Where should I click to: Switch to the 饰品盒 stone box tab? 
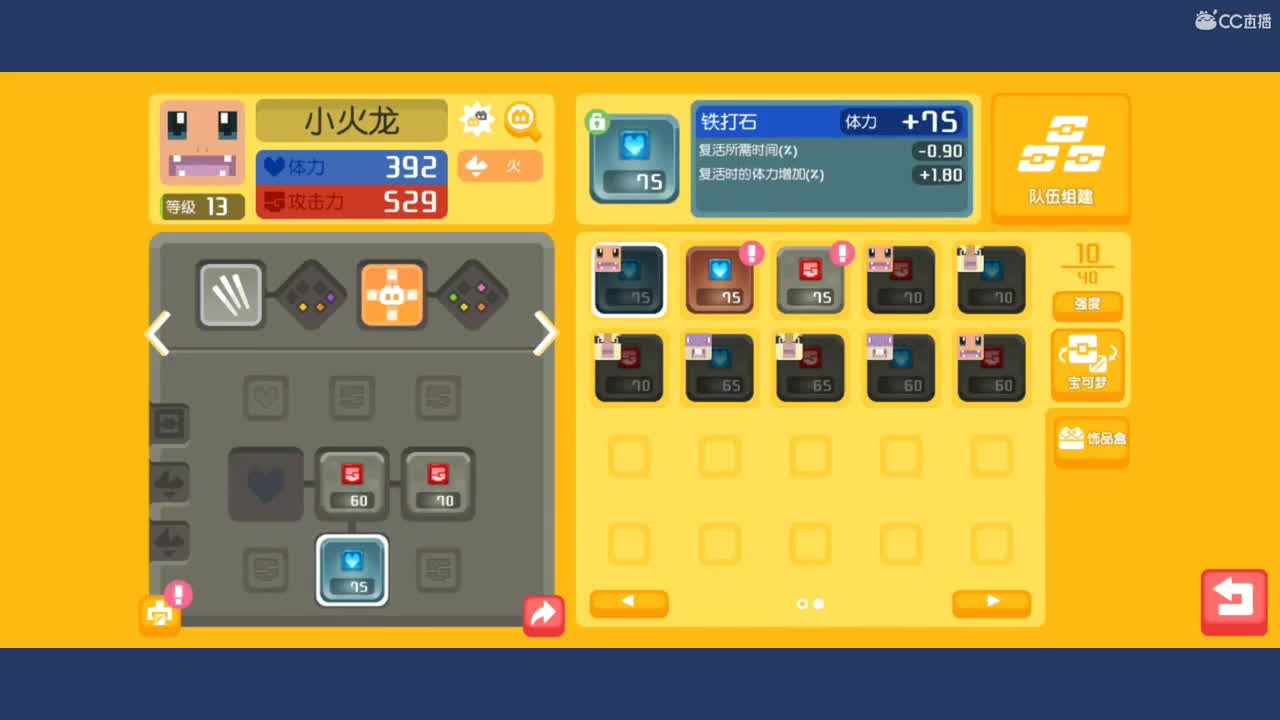click(x=1090, y=440)
